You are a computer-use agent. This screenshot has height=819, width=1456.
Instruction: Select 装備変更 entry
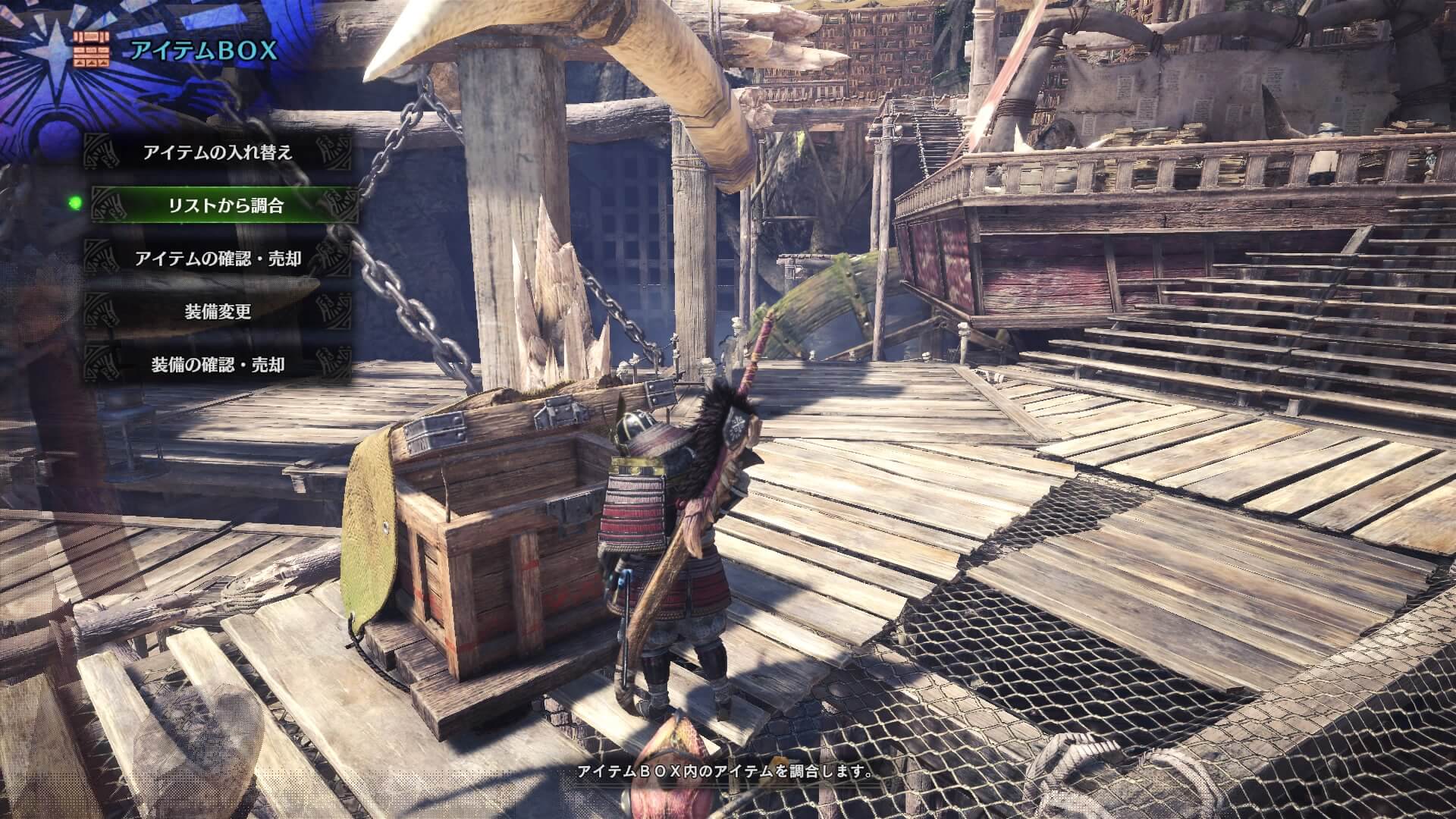(x=218, y=312)
